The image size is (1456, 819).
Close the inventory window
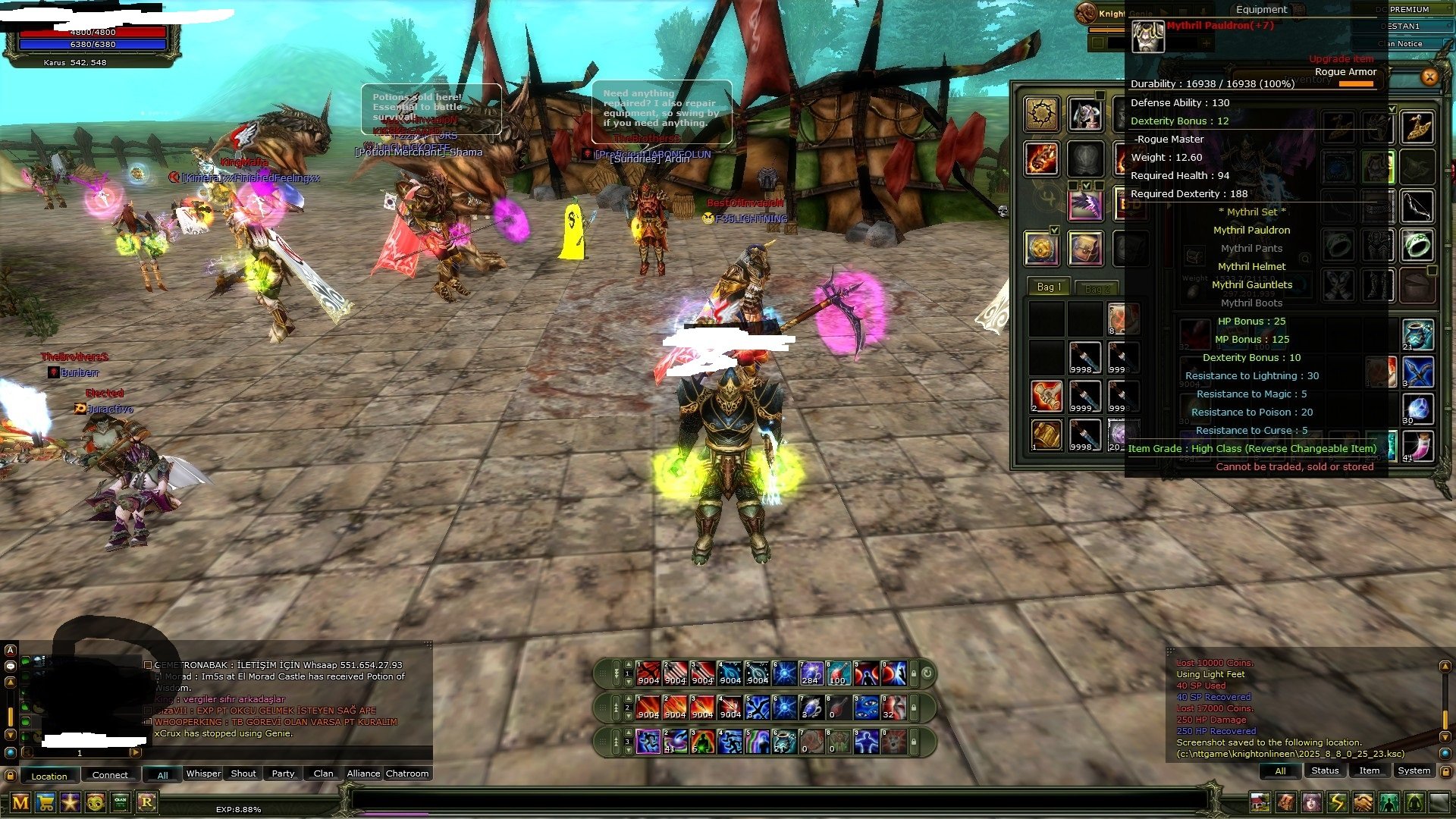tap(1429, 77)
